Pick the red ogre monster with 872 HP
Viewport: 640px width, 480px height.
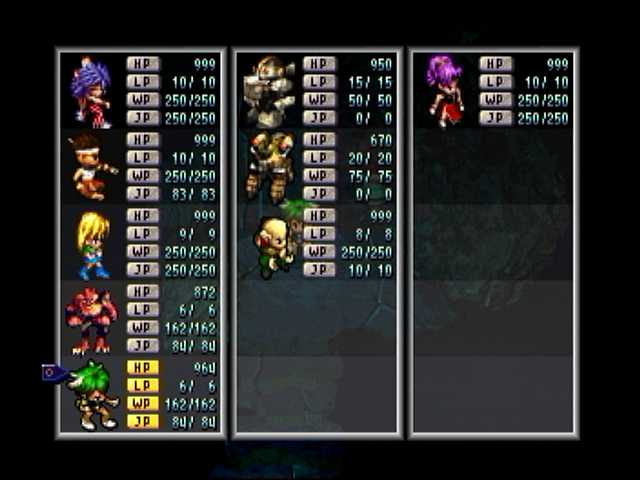tap(91, 319)
